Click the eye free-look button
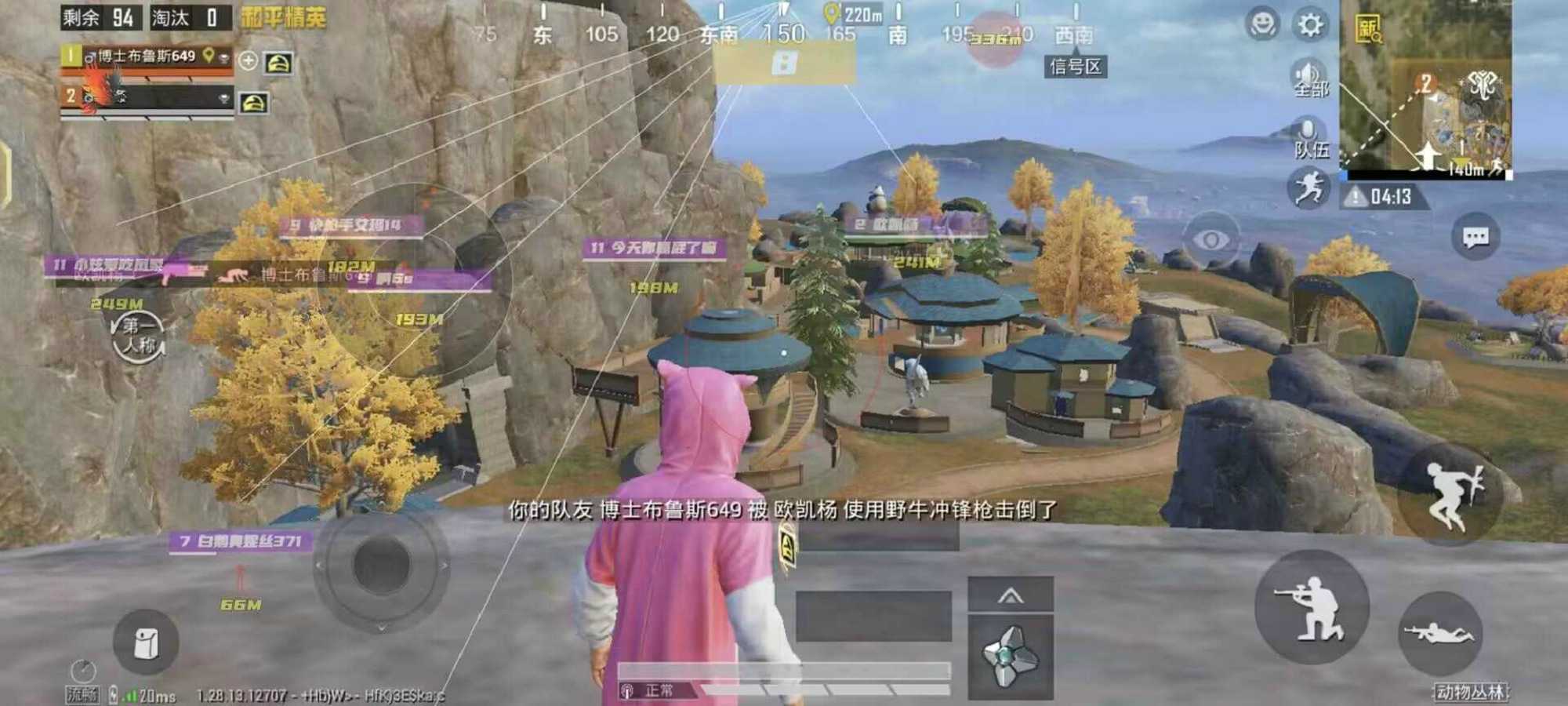 coord(1210,240)
